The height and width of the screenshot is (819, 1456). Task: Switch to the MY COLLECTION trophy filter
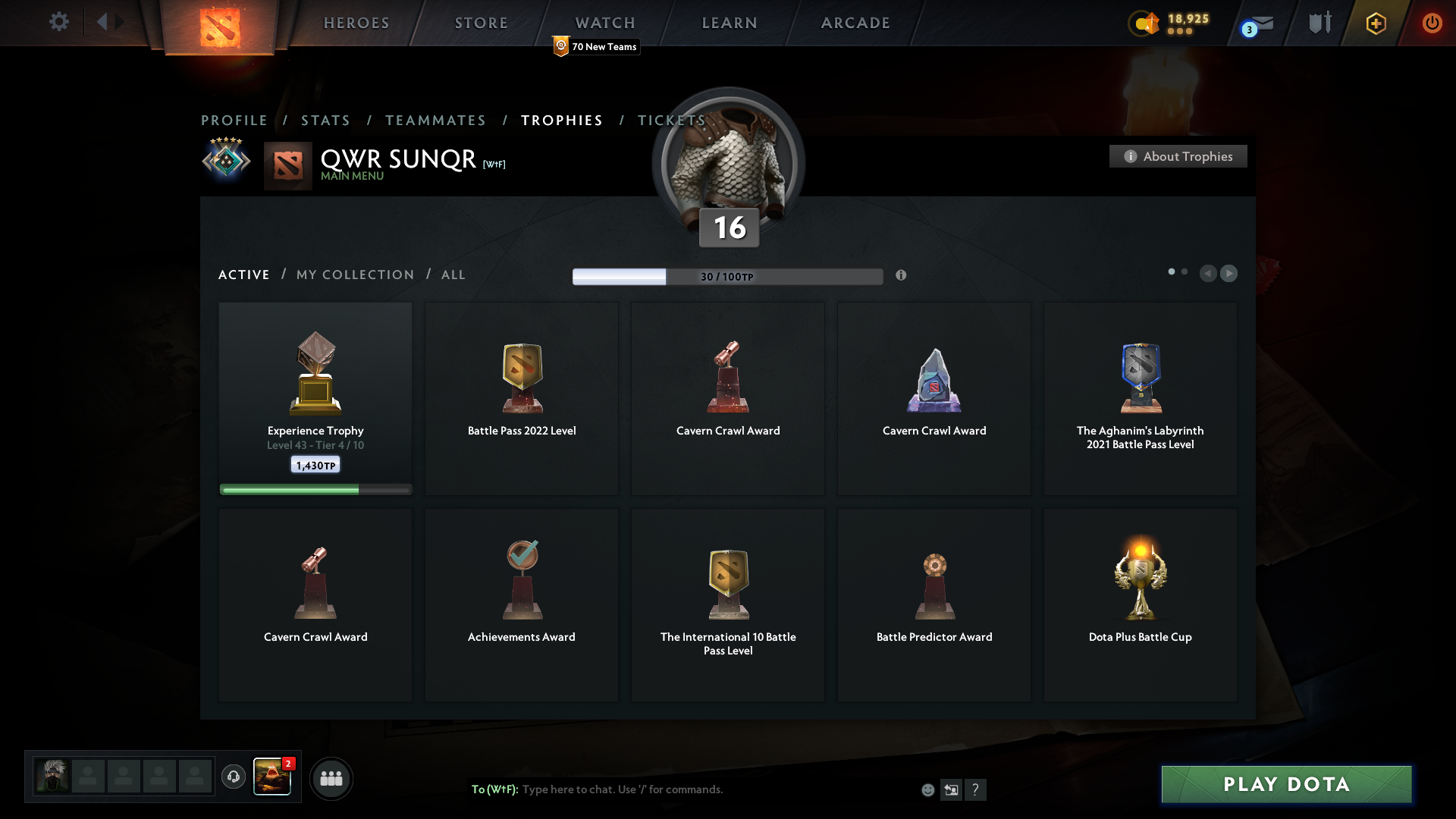click(x=354, y=275)
